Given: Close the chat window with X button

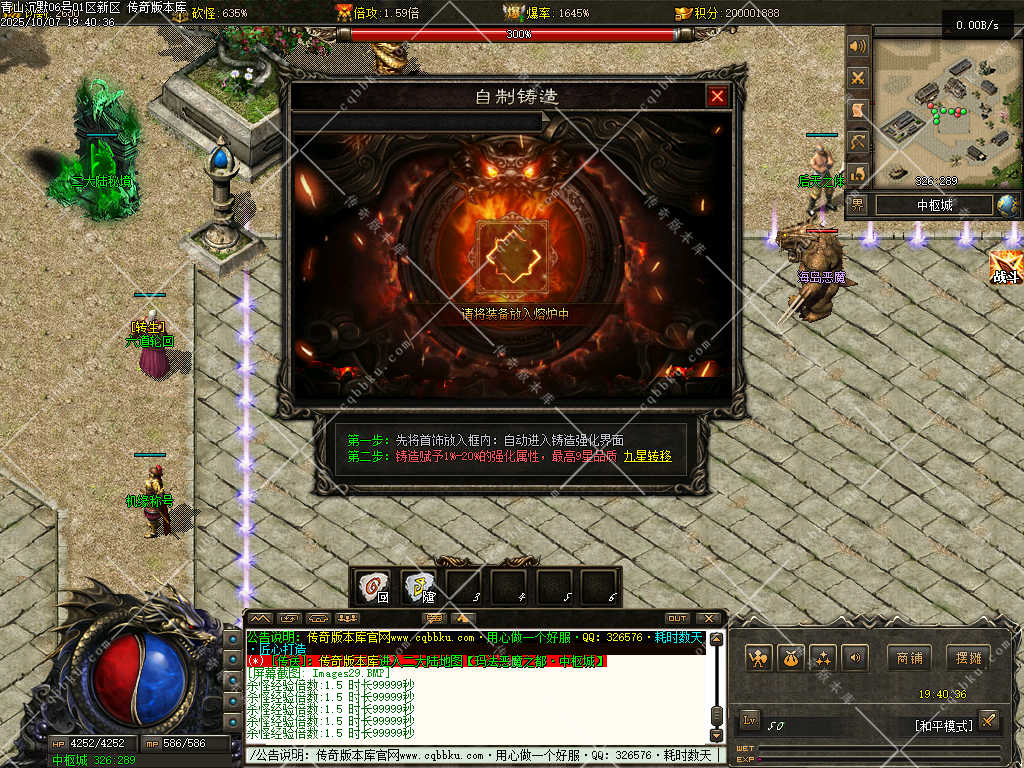Looking at the screenshot, I should click(708, 618).
